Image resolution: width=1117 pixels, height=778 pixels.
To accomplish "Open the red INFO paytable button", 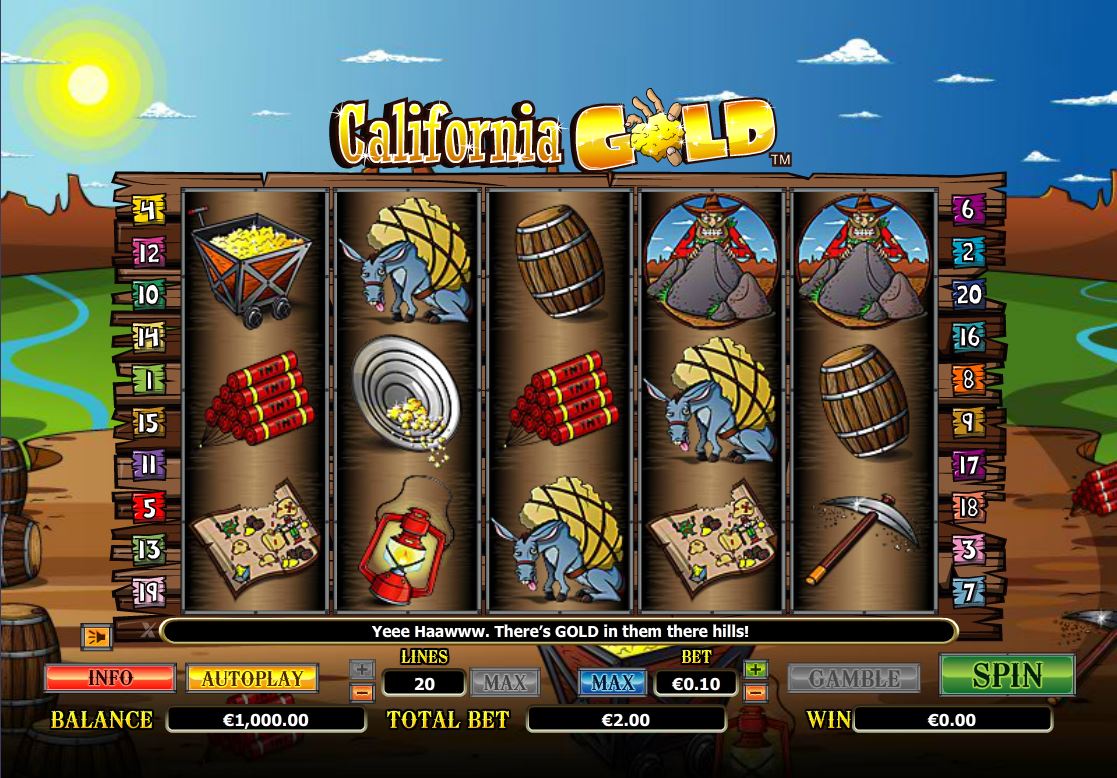I will click(110, 677).
